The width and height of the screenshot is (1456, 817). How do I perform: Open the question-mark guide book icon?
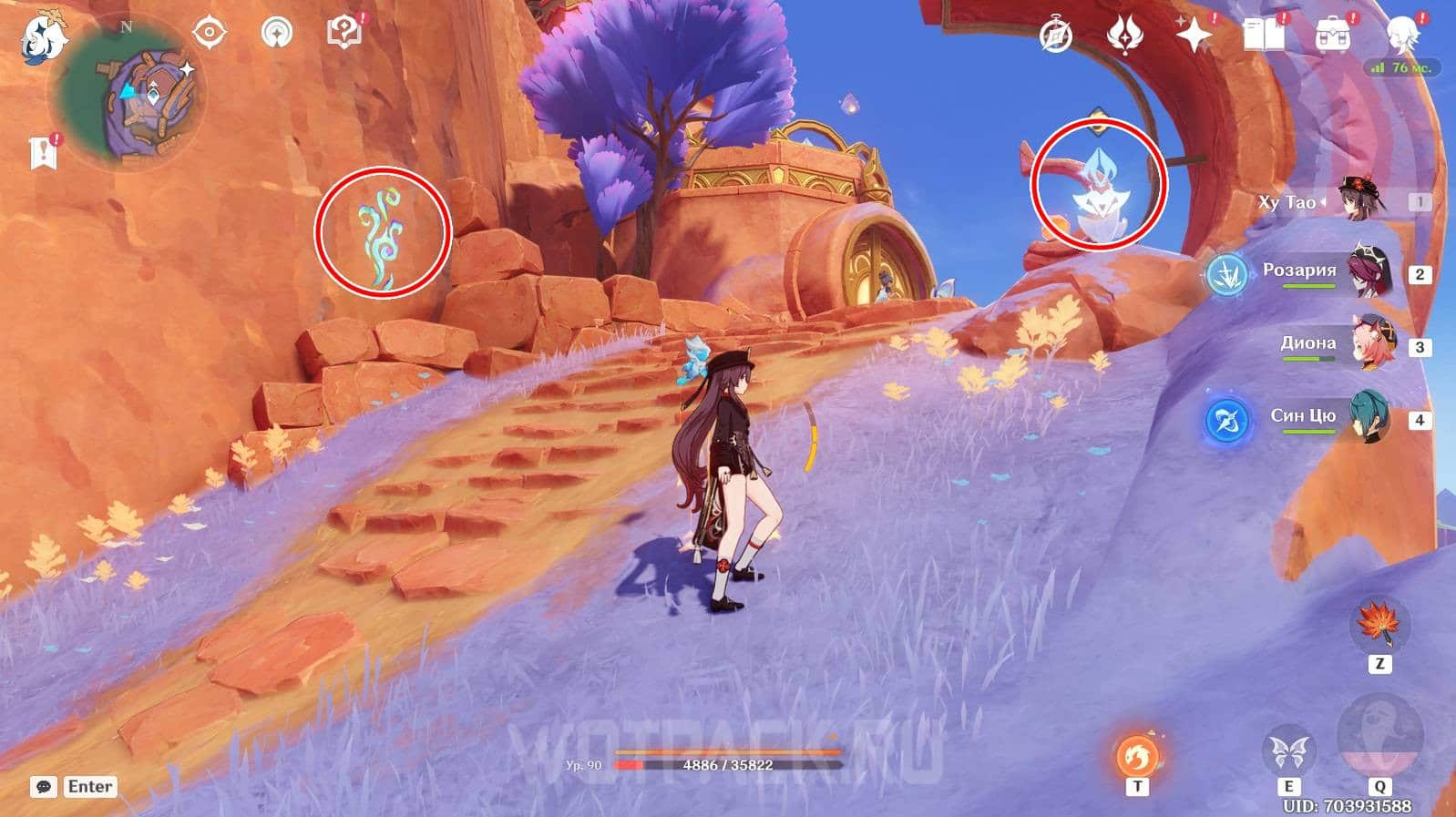(344, 32)
